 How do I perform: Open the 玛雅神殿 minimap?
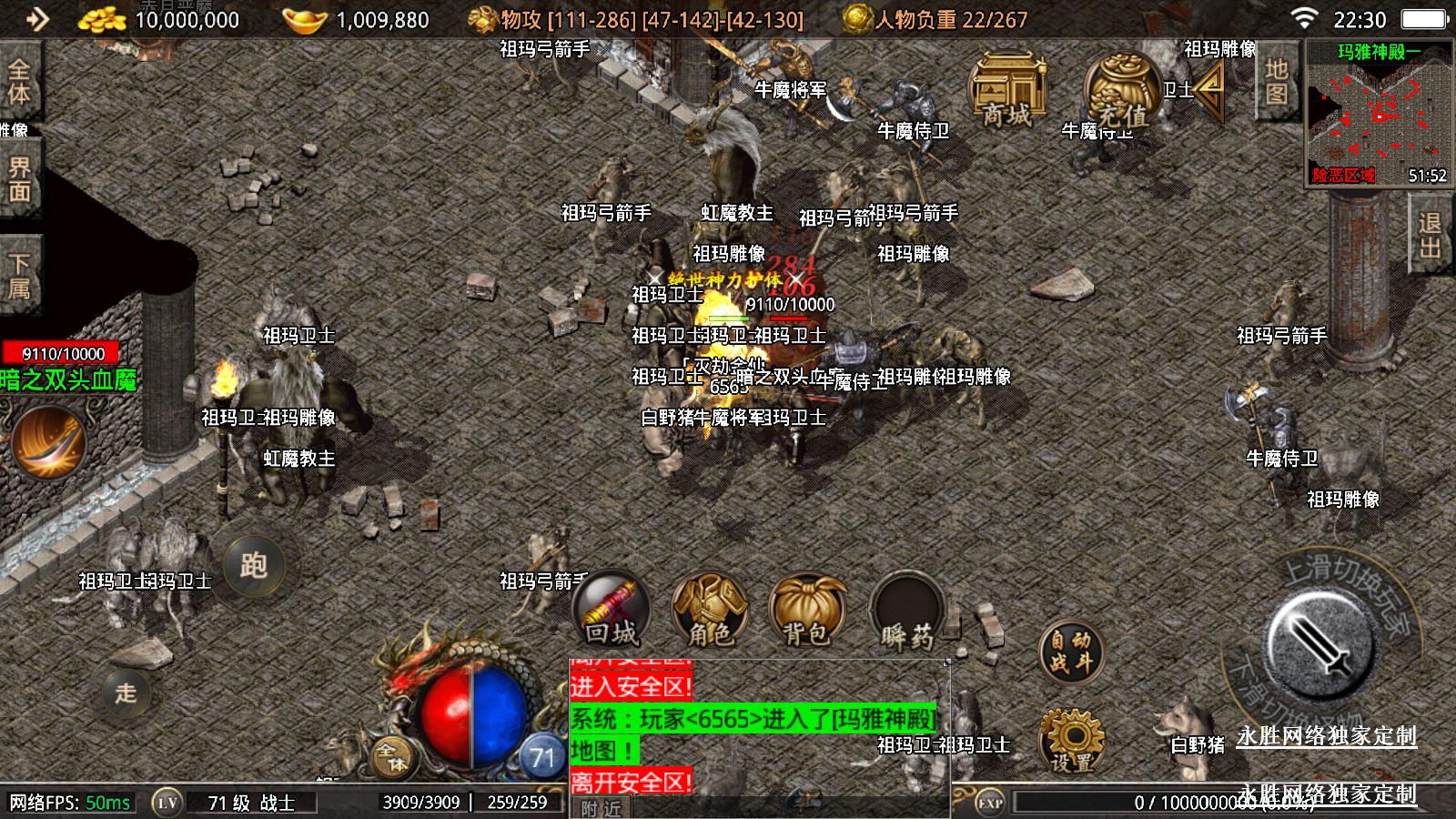pos(1379,114)
